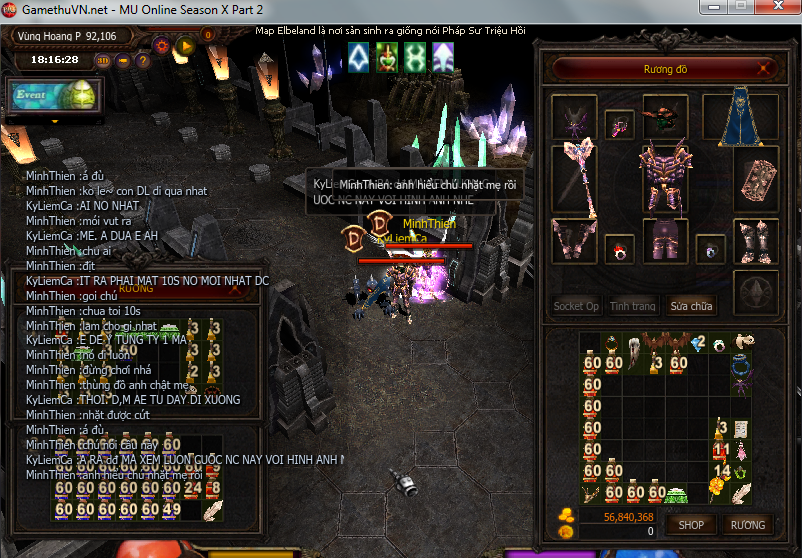Screen dimensions: 802x558
Task: Select the equipped pants slot
Action: tap(664, 241)
